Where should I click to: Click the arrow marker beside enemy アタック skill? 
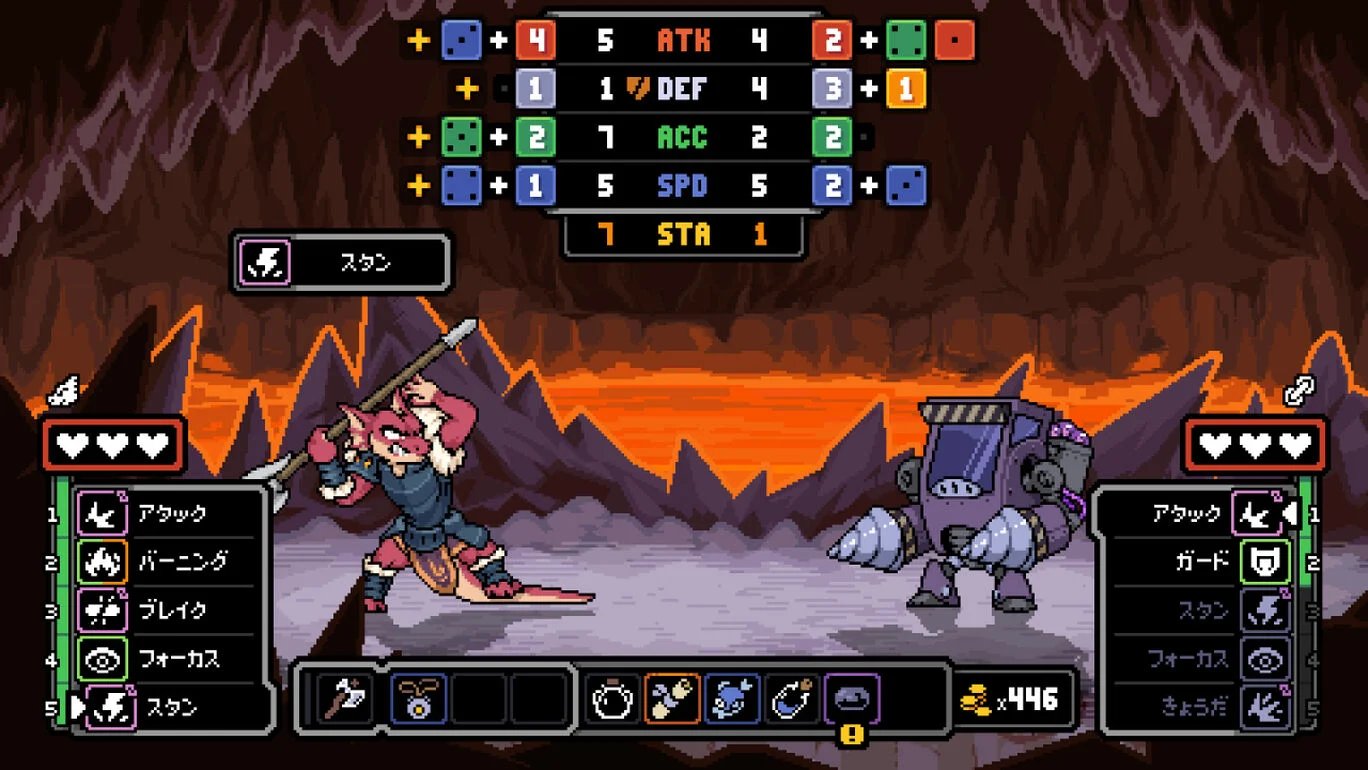point(1292,513)
